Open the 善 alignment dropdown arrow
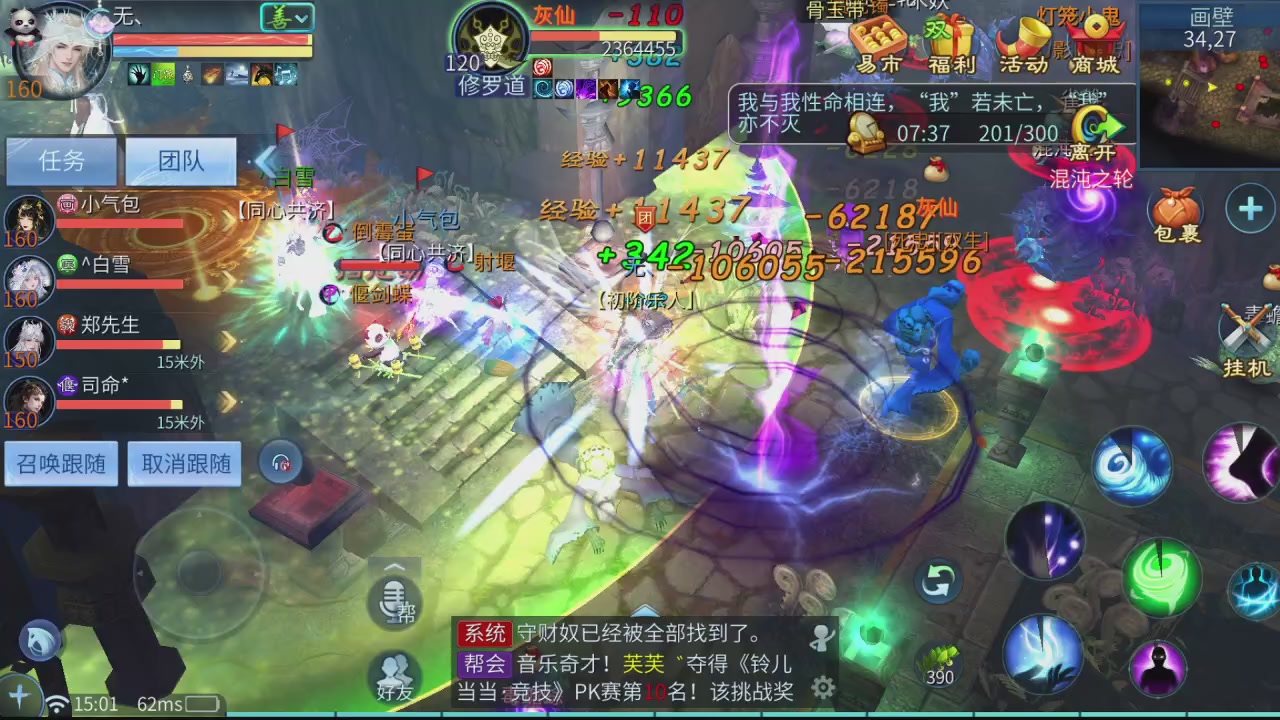The width and height of the screenshot is (1280, 720). [300, 17]
